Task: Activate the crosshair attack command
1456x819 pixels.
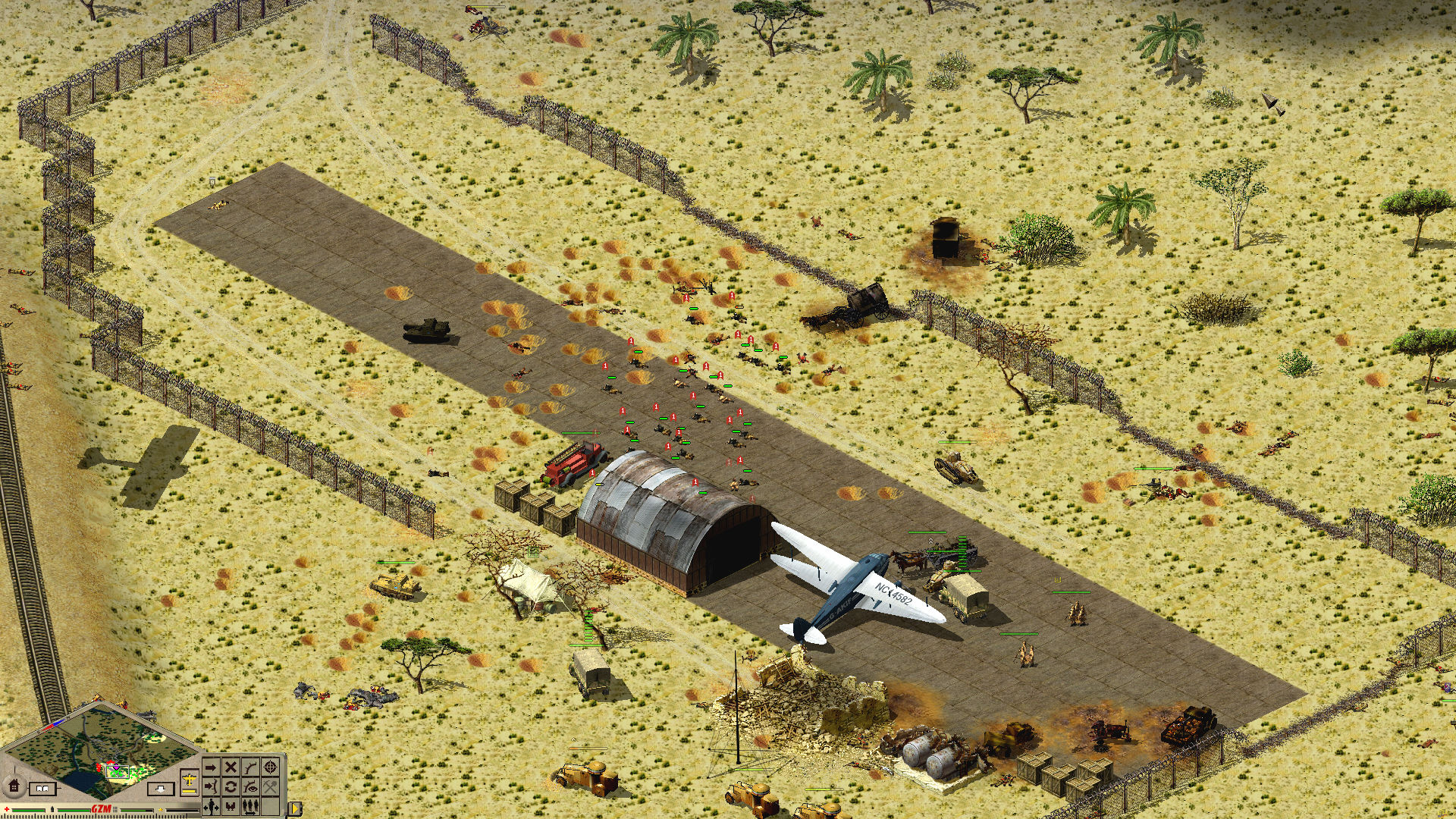Action: pyautogui.click(x=271, y=767)
